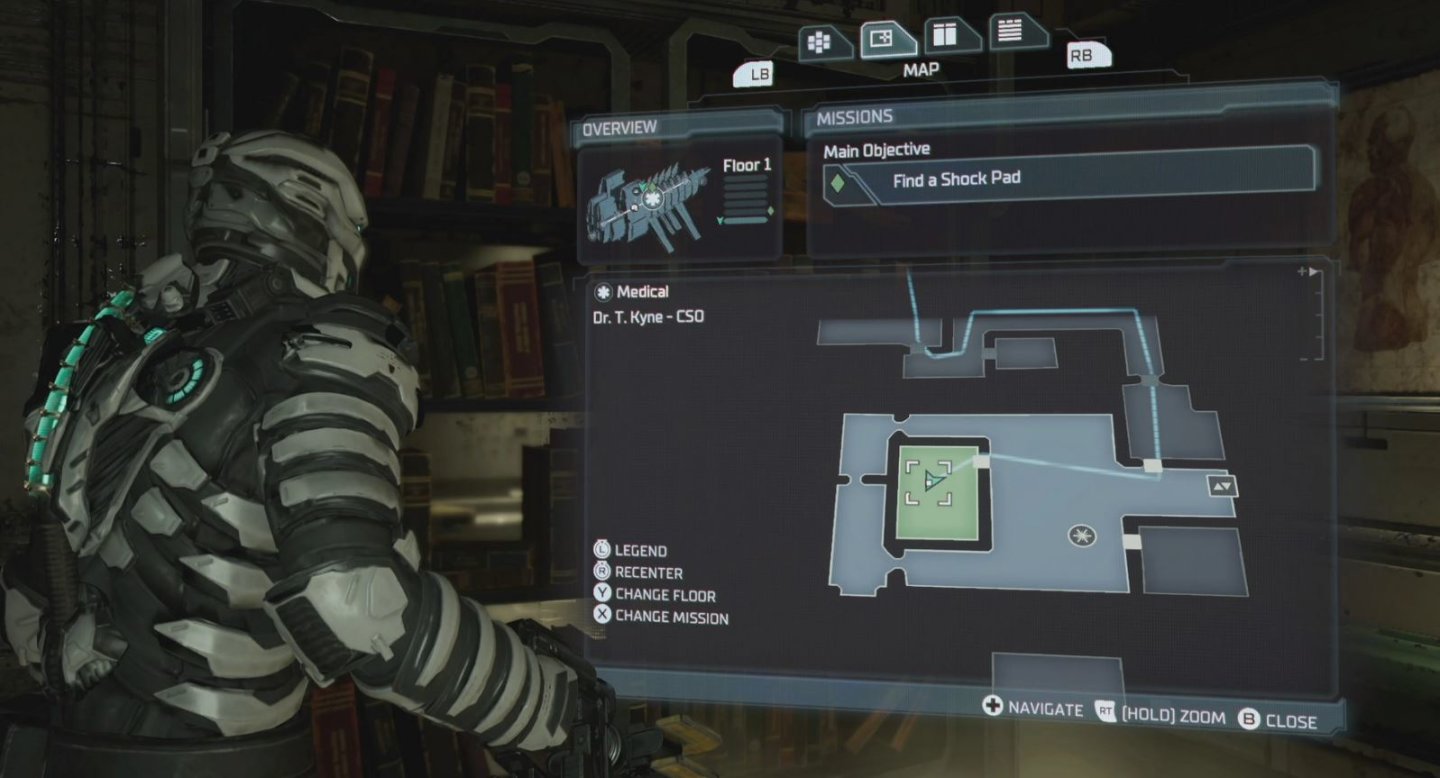This screenshot has height=778, width=1440.
Task: Choose the Change Mission option
Action: tap(660, 617)
